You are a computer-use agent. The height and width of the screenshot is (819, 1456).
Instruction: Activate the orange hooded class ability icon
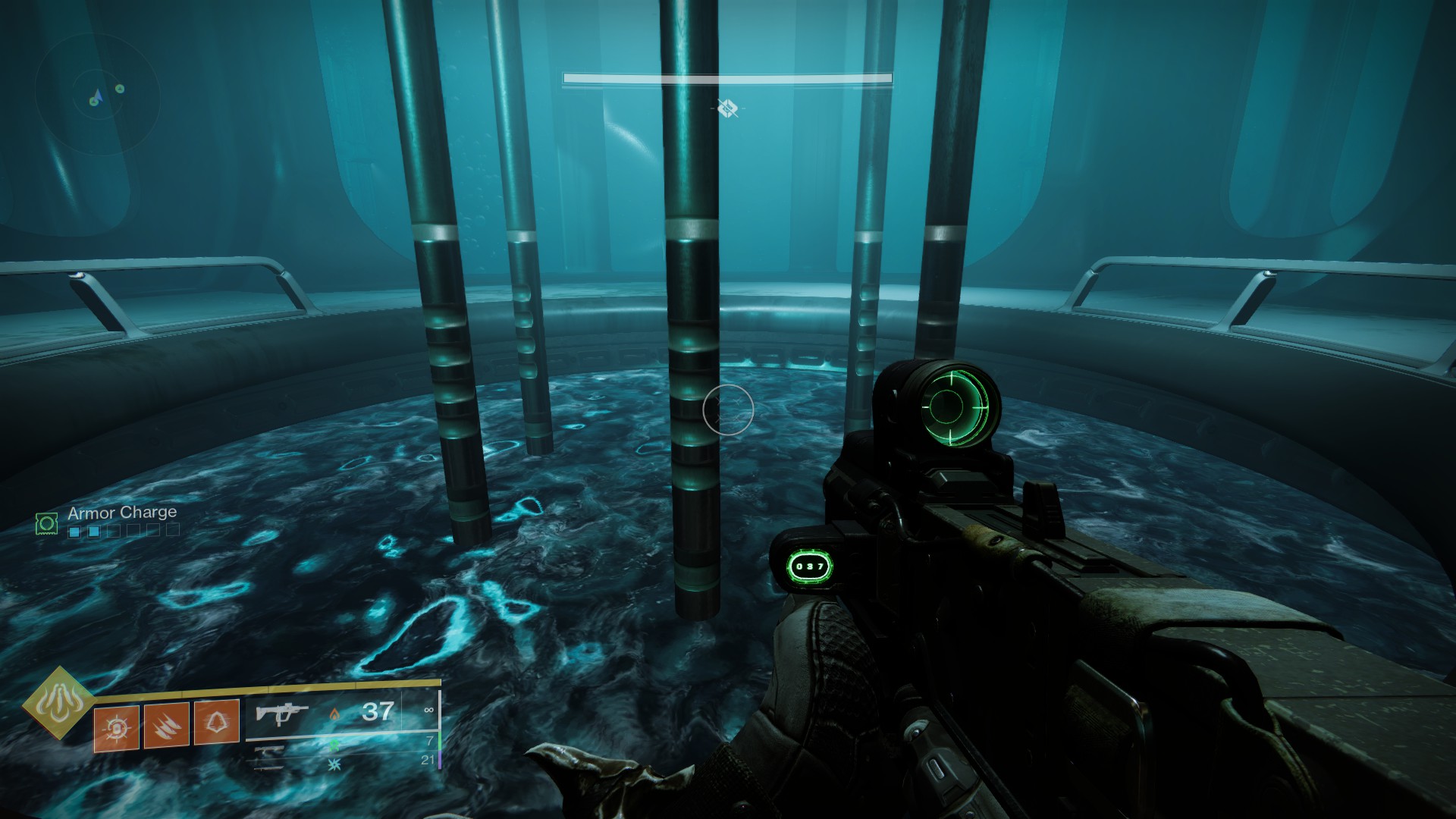click(217, 722)
